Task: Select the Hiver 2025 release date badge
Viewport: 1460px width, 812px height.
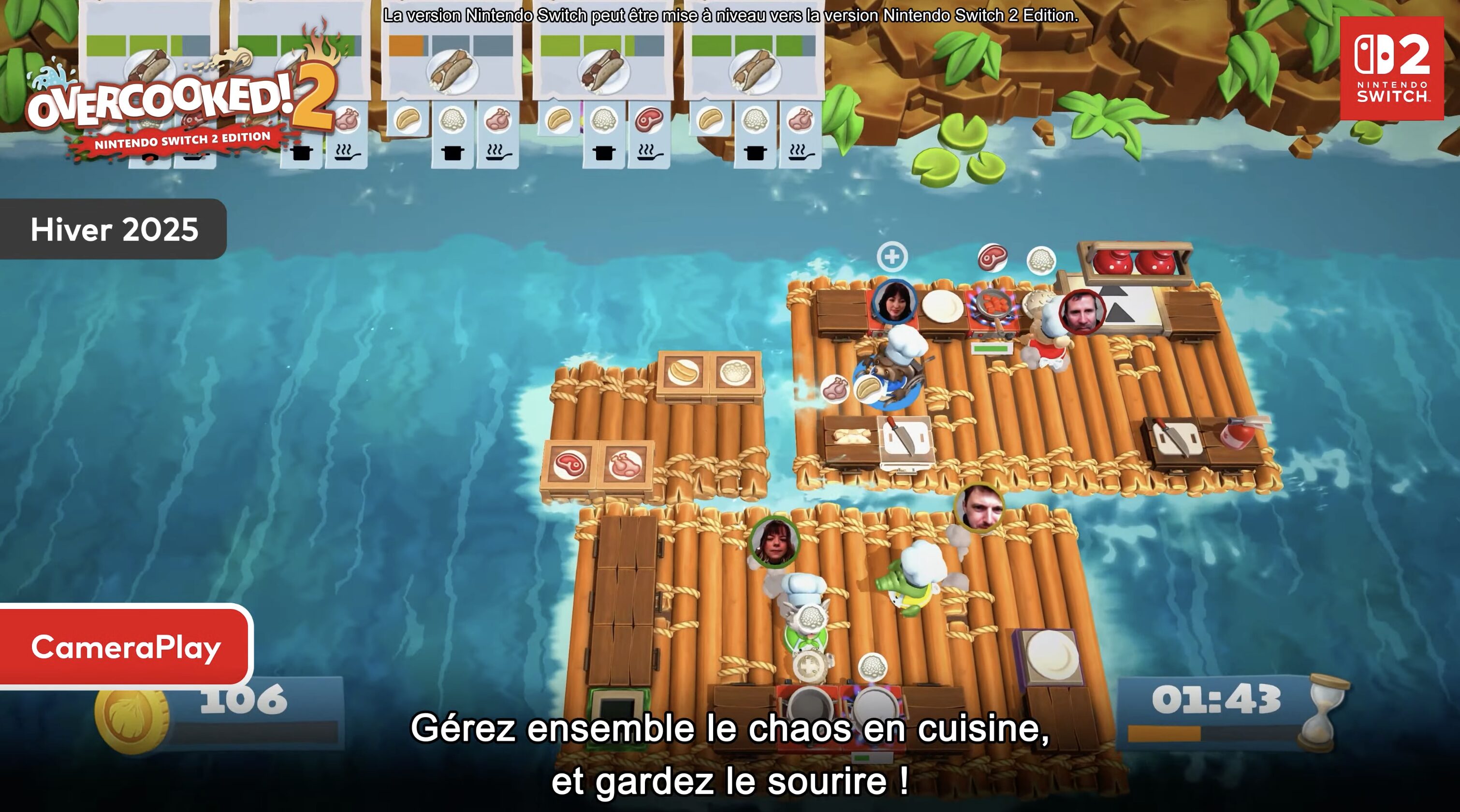Action: click(x=114, y=230)
